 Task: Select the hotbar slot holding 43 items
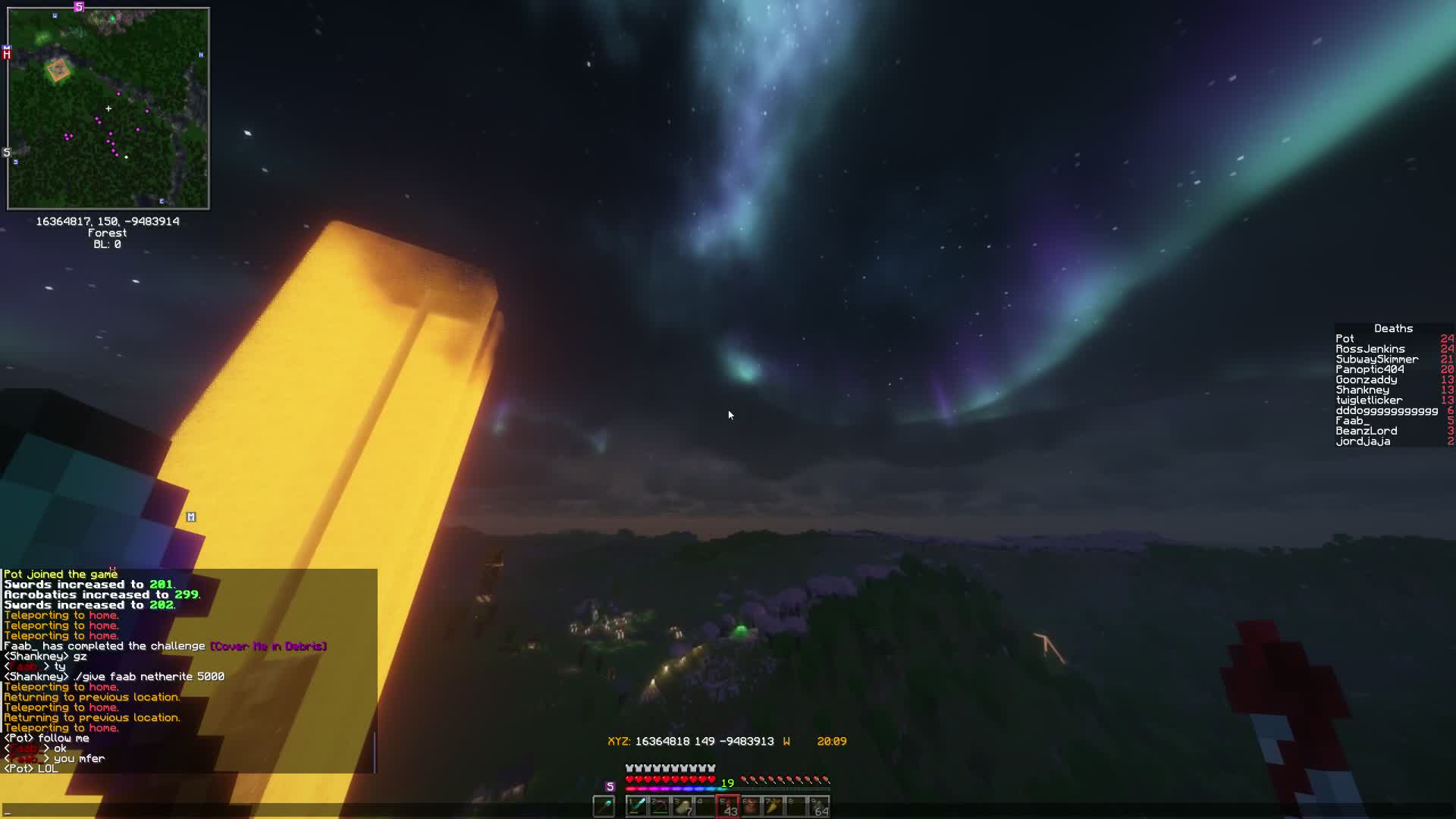coord(728,805)
